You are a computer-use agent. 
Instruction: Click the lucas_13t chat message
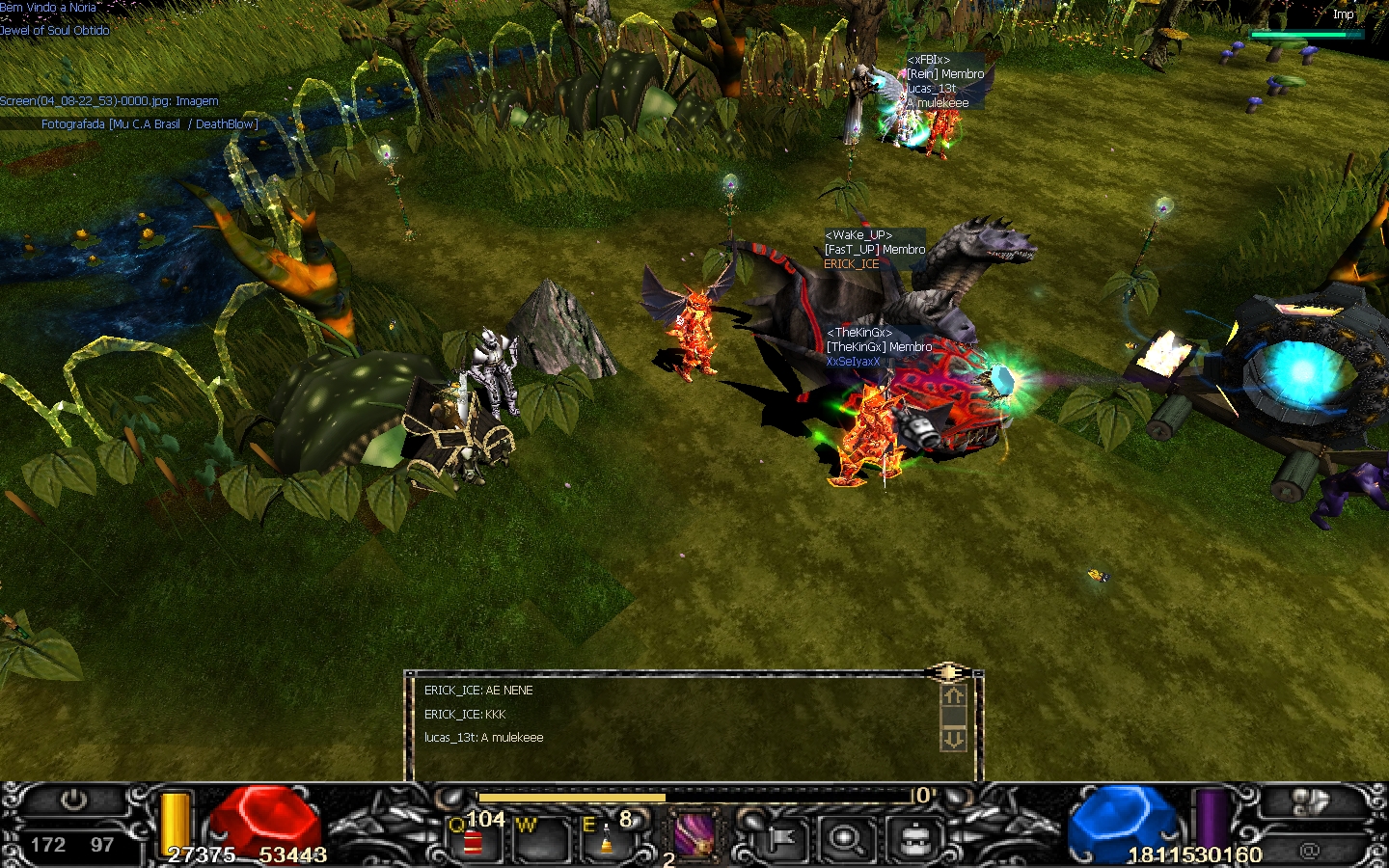click(484, 738)
